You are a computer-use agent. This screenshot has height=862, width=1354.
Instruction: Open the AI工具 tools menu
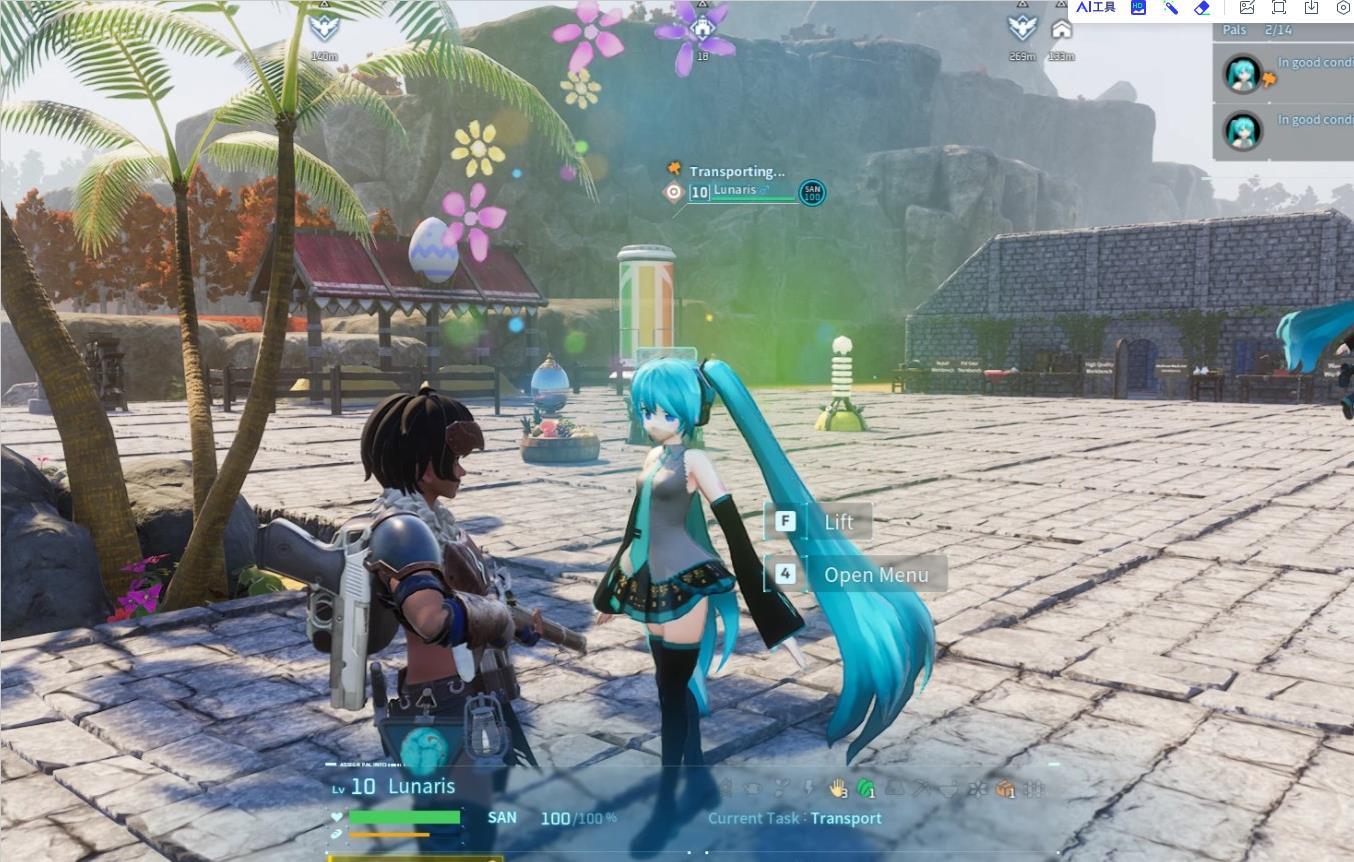pyautogui.click(x=1096, y=8)
